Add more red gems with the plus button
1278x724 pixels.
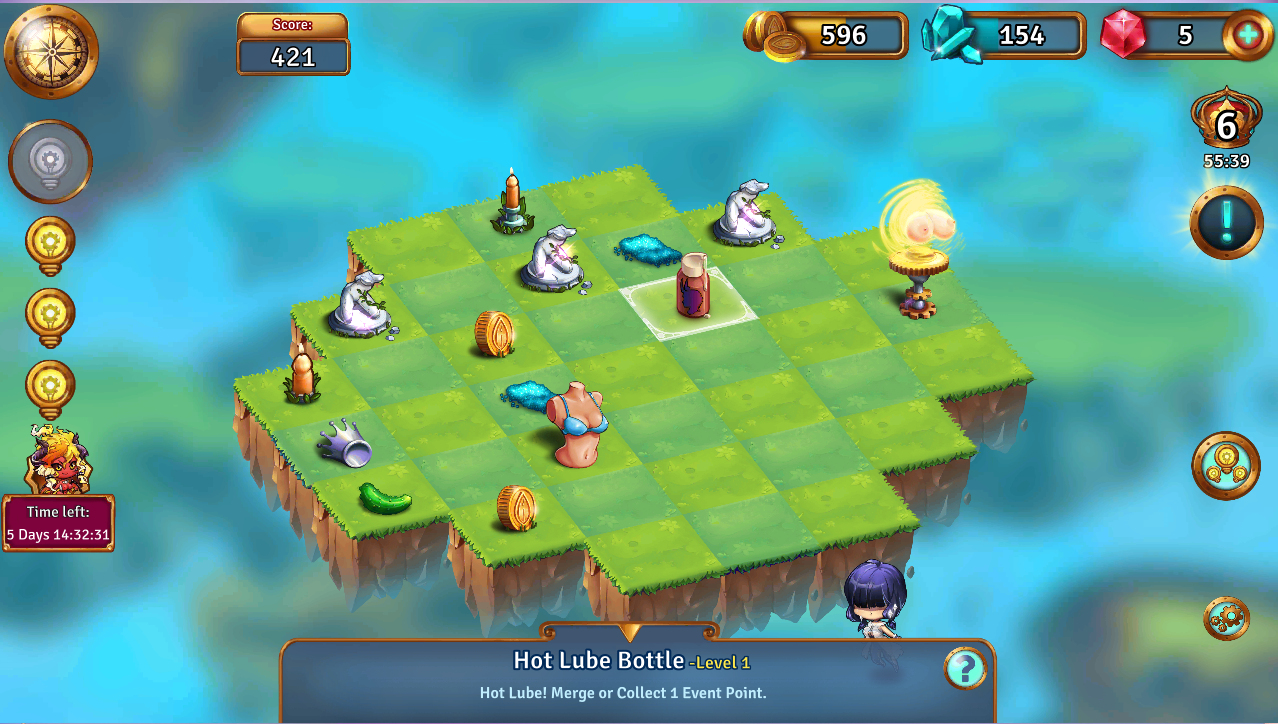(x=1248, y=35)
